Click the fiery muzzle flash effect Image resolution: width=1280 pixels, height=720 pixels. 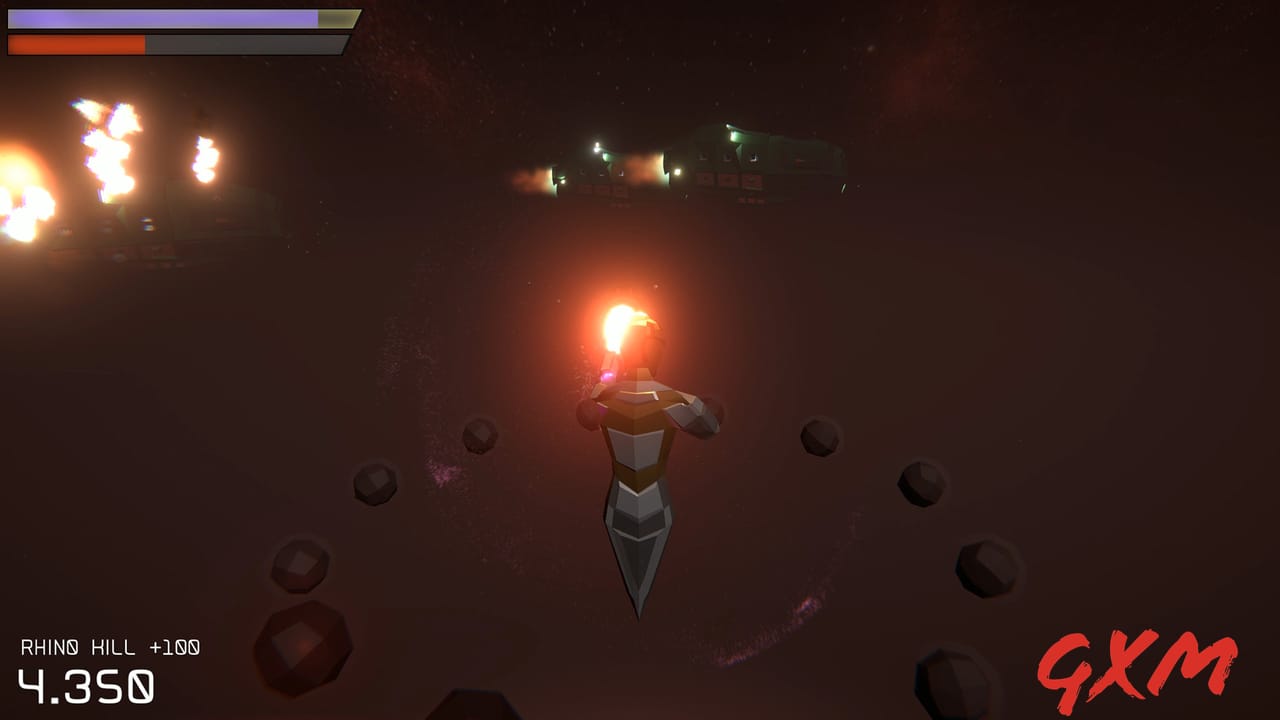click(x=620, y=320)
